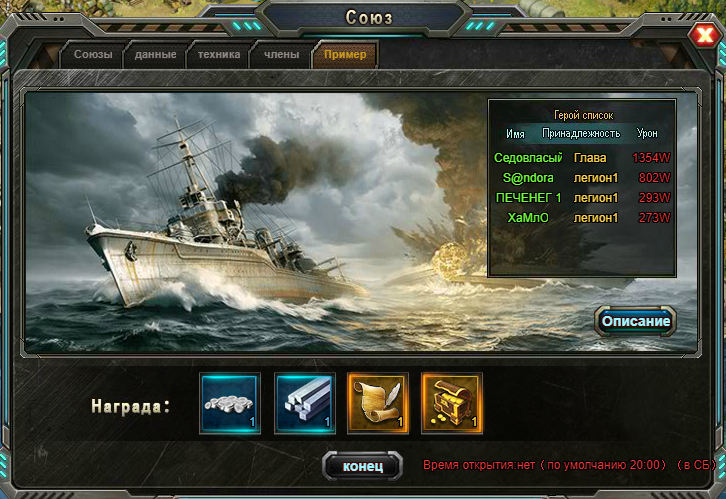Choose the Пример tab
Screen dimensions: 726x499
(345, 55)
